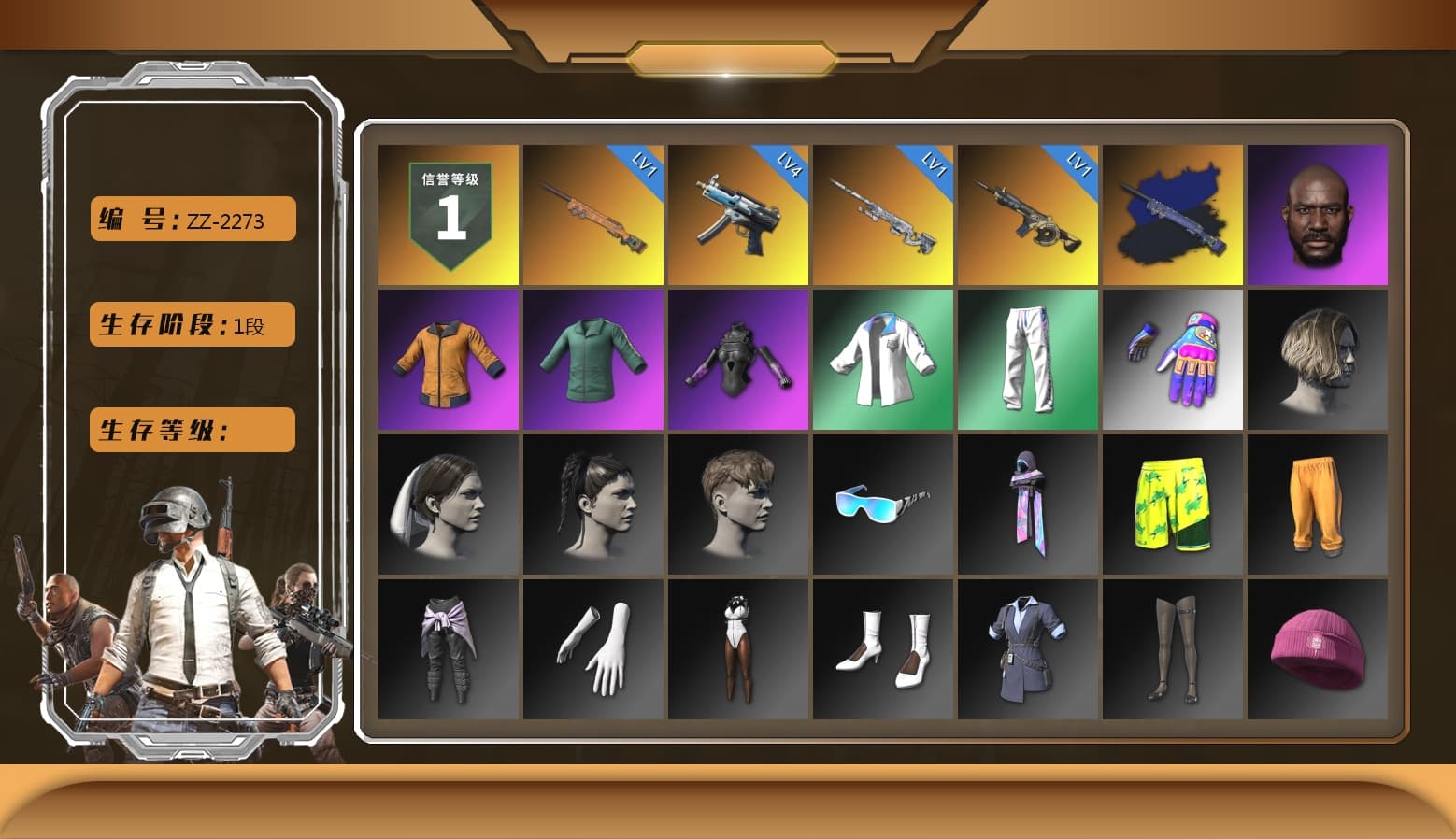View the pink beanie hat item
The width and height of the screenshot is (1456, 839).
(1318, 648)
